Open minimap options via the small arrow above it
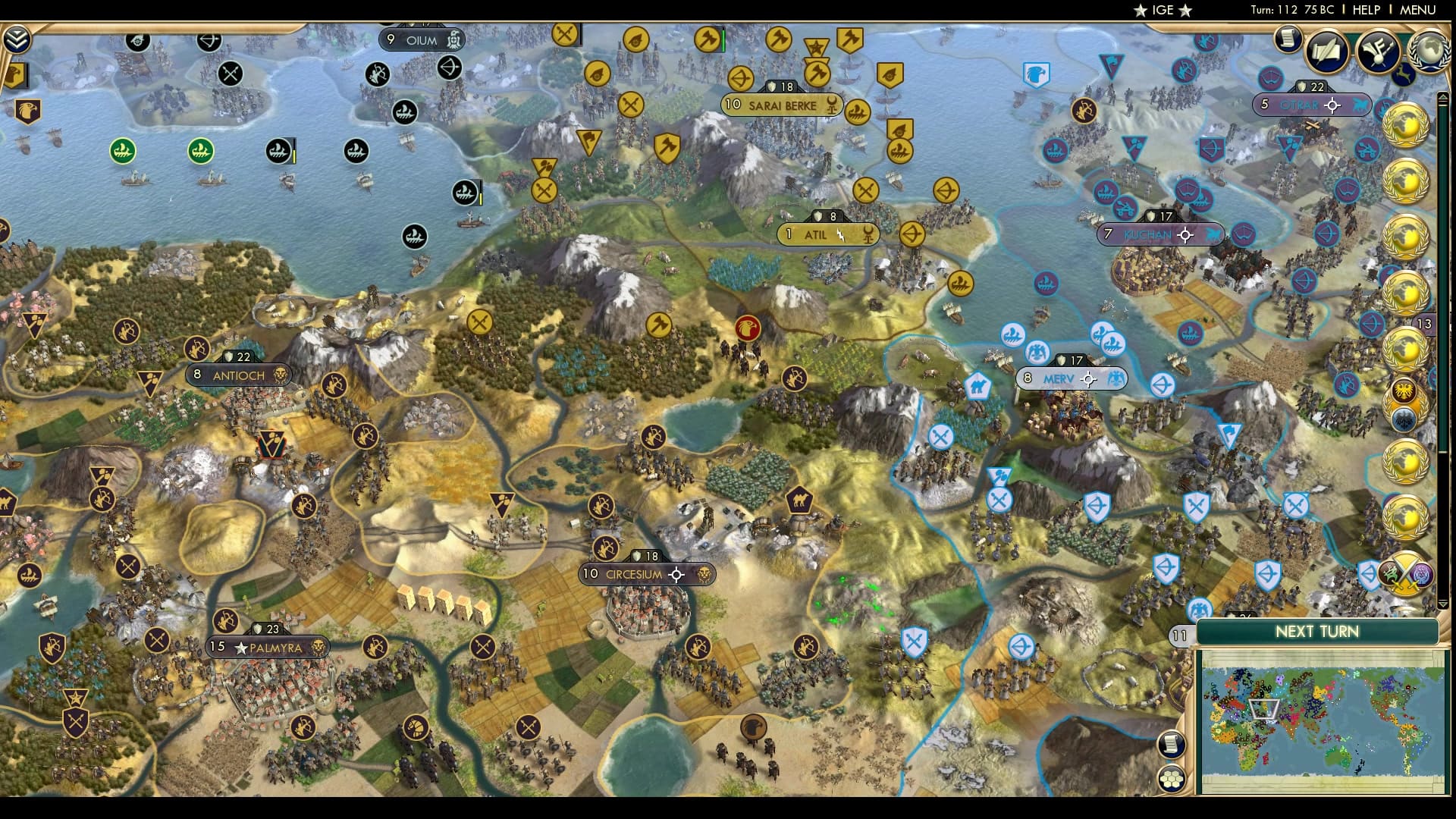This screenshot has height=819, width=1456. (x=1444, y=604)
